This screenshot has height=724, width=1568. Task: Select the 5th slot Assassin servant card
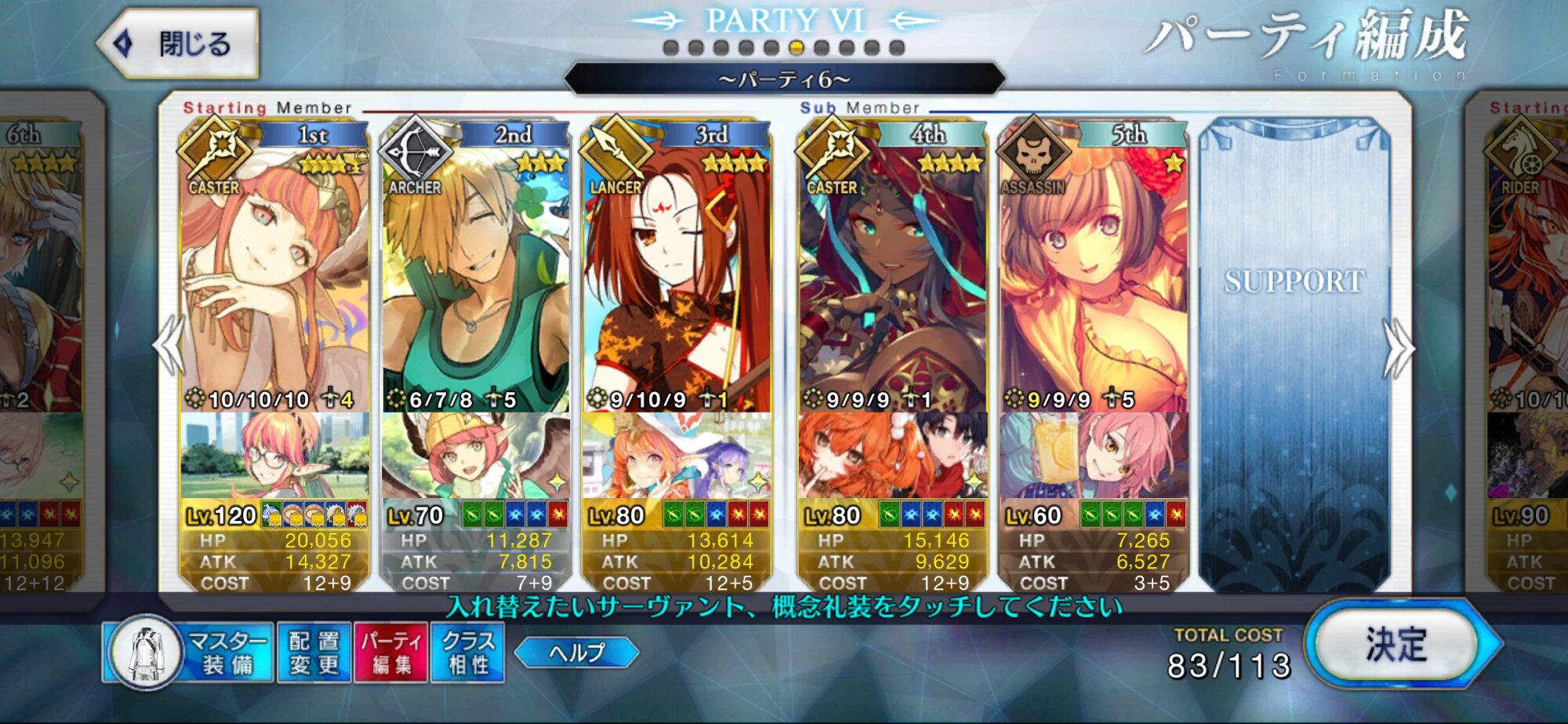(1093, 275)
